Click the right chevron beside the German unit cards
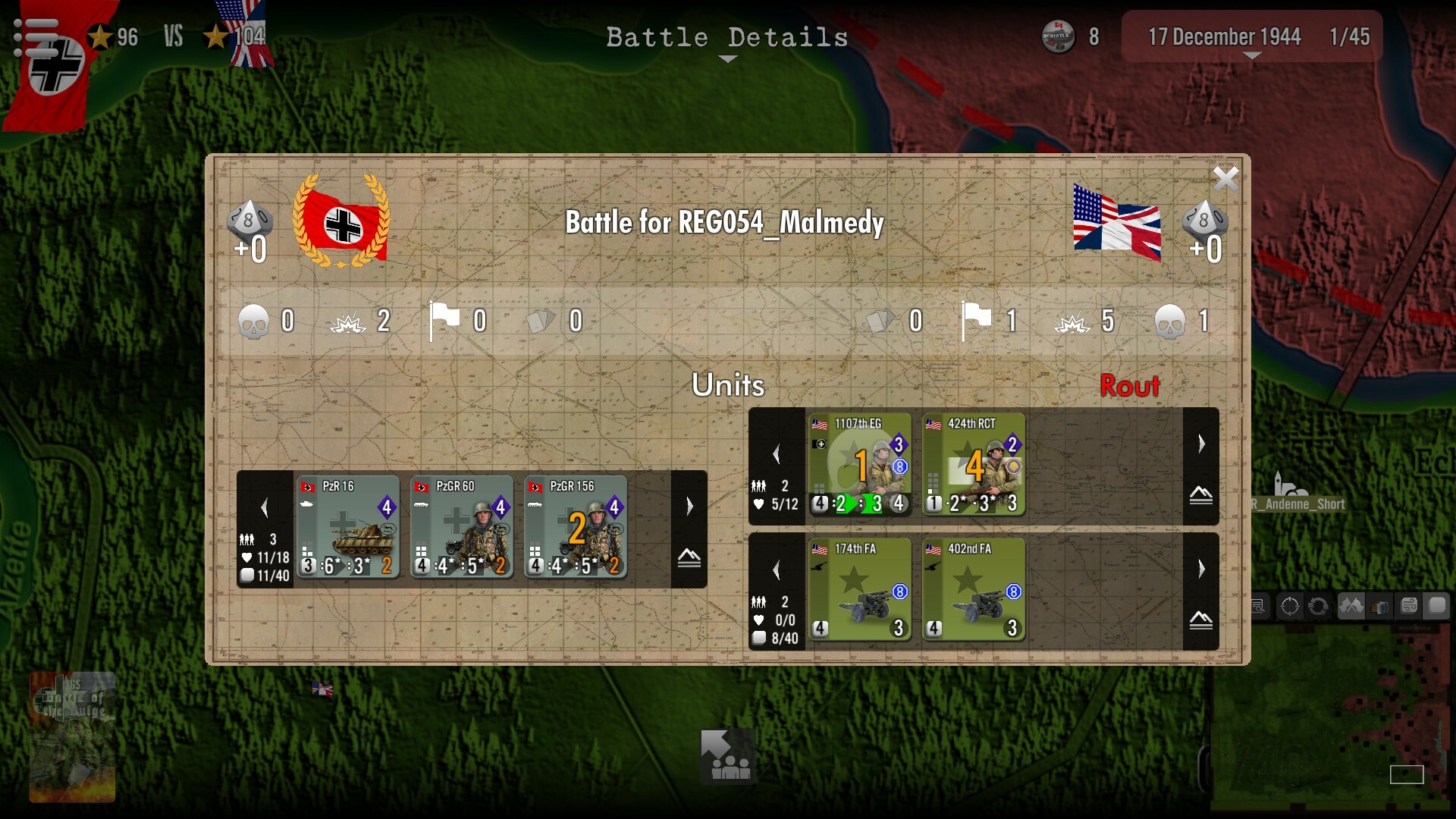 (x=689, y=504)
